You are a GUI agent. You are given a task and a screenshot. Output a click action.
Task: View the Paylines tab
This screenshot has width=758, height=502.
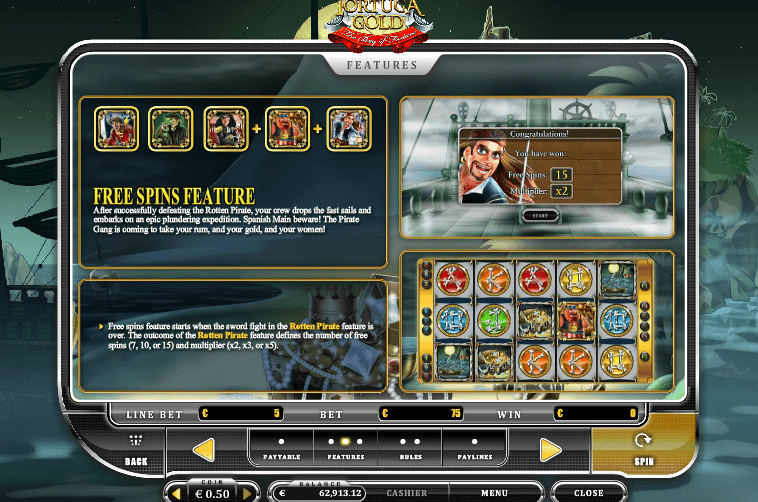(x=474, y=448)
